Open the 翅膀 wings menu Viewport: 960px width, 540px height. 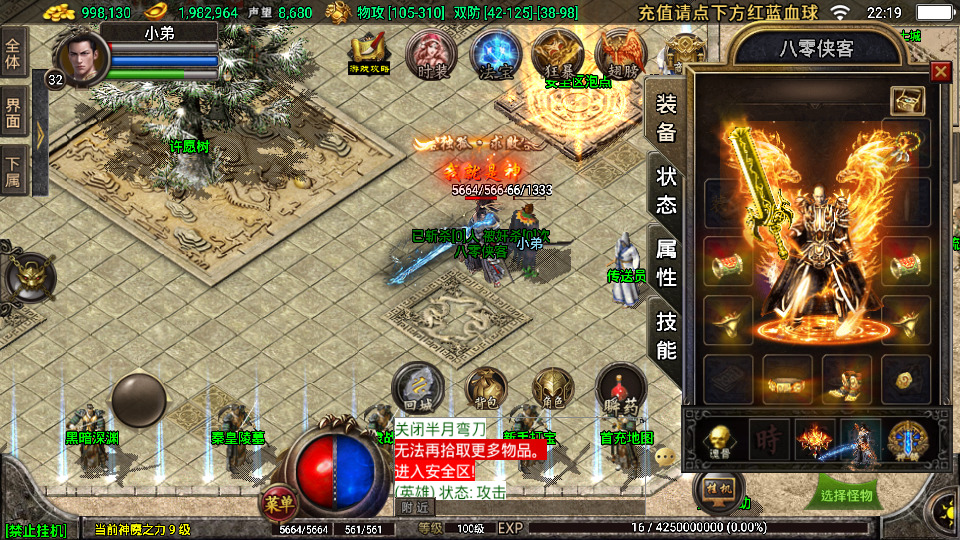tap(620, 53)
